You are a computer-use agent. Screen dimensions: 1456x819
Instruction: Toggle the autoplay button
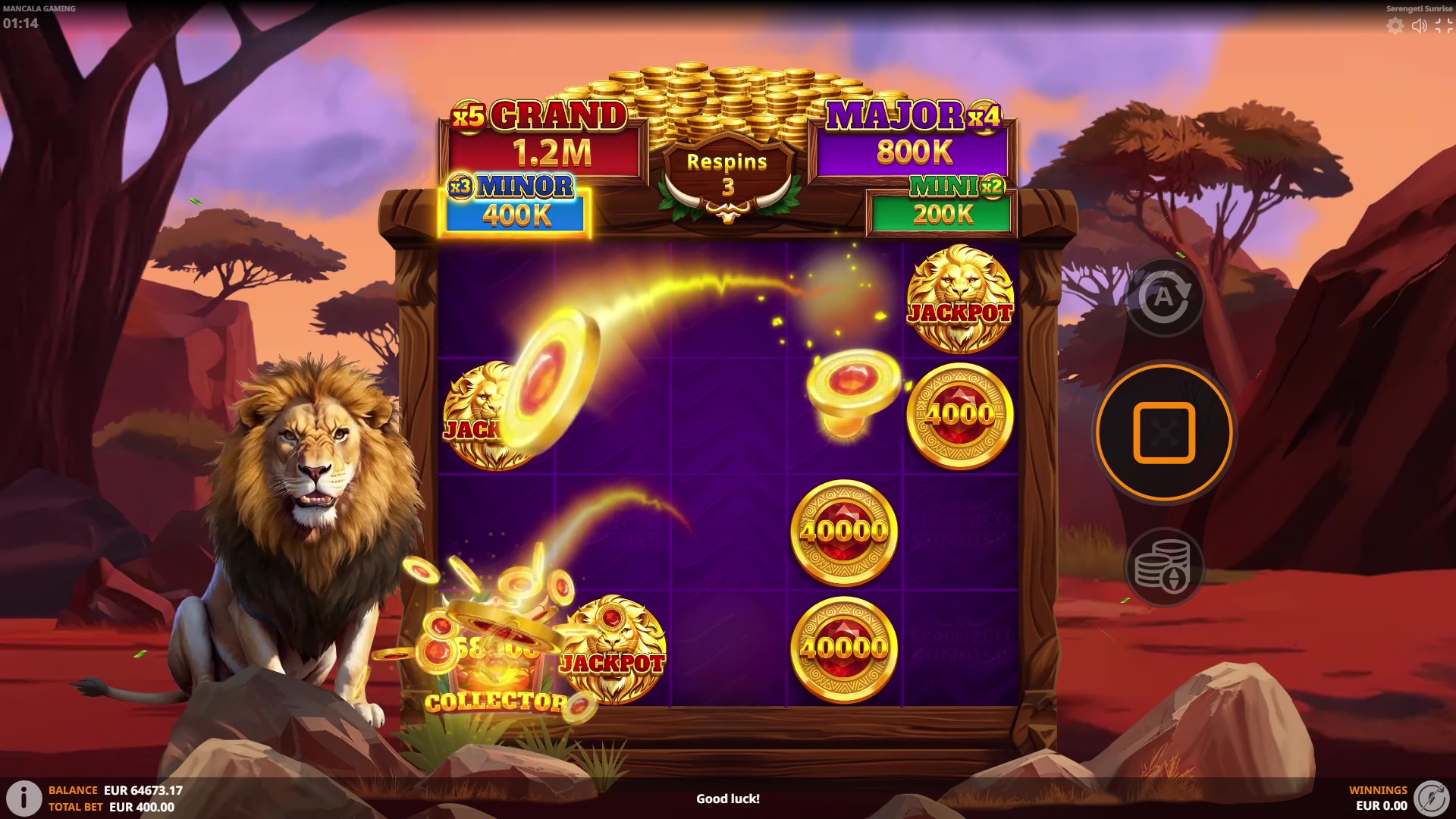click(1163, 297)
